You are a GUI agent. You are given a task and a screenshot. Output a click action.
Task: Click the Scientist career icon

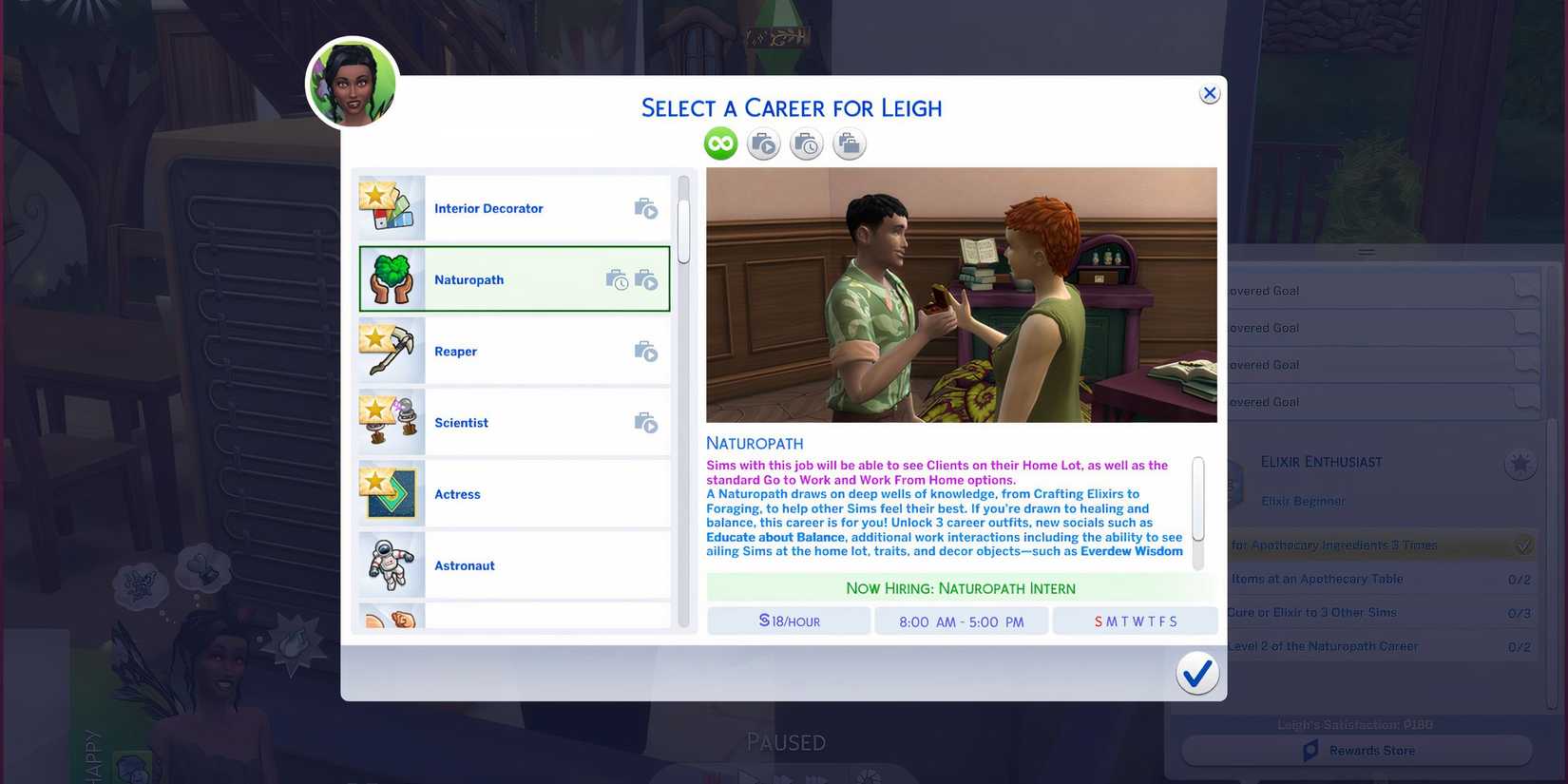[390, 421]
